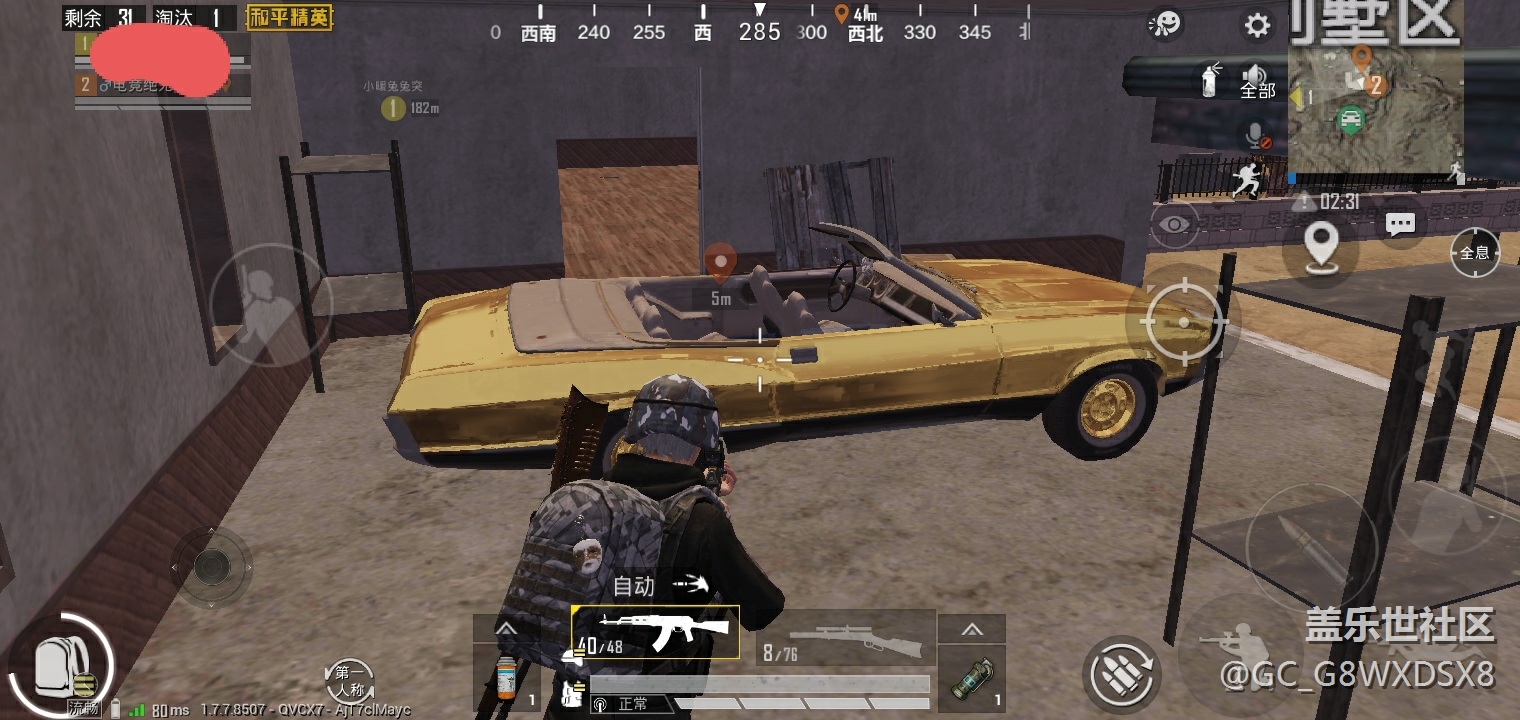Open the quick chat speech bubble
This screenshot has width=1520, height=720.
1400,224
